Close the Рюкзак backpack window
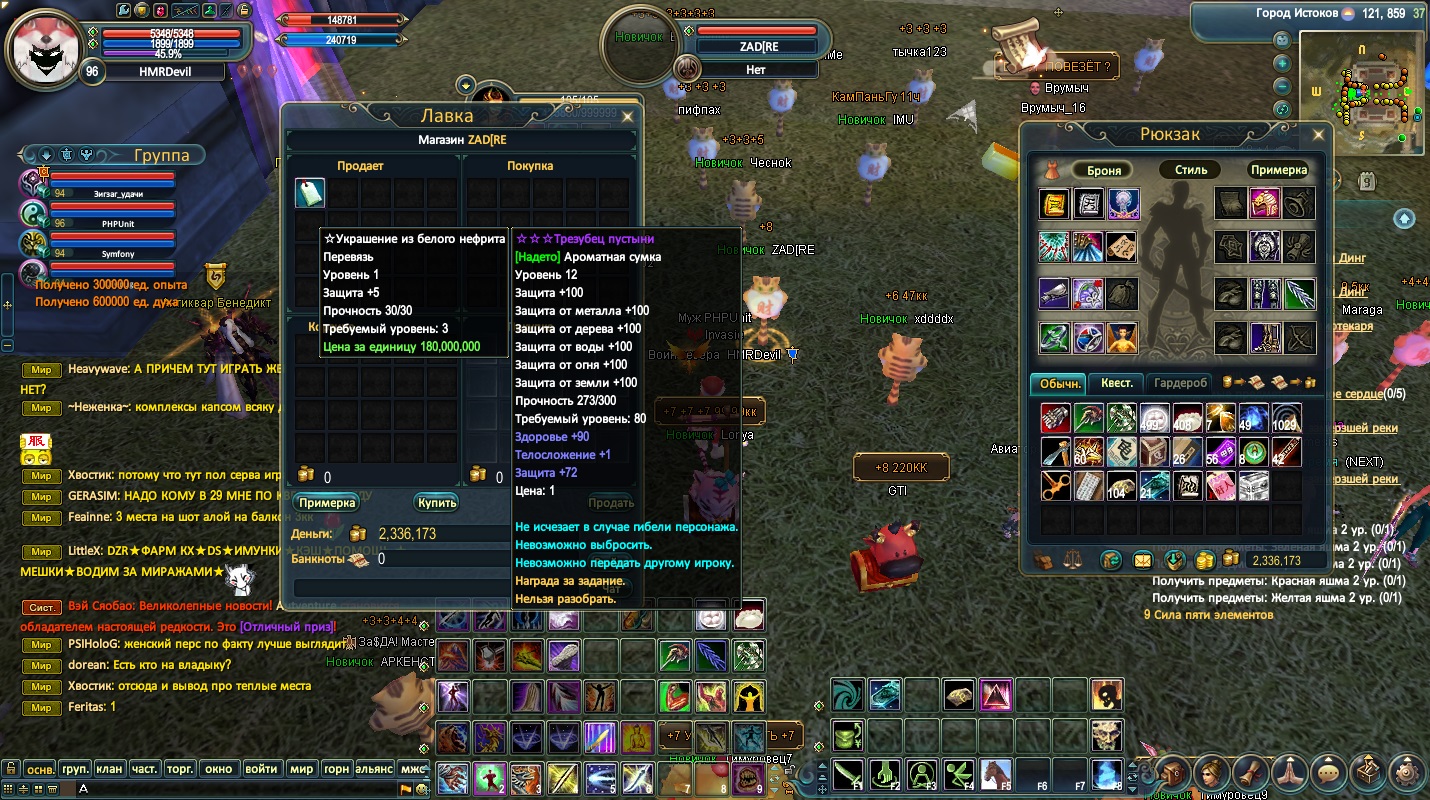This screenshot has height=800, width=1430. pos(1318,134)
